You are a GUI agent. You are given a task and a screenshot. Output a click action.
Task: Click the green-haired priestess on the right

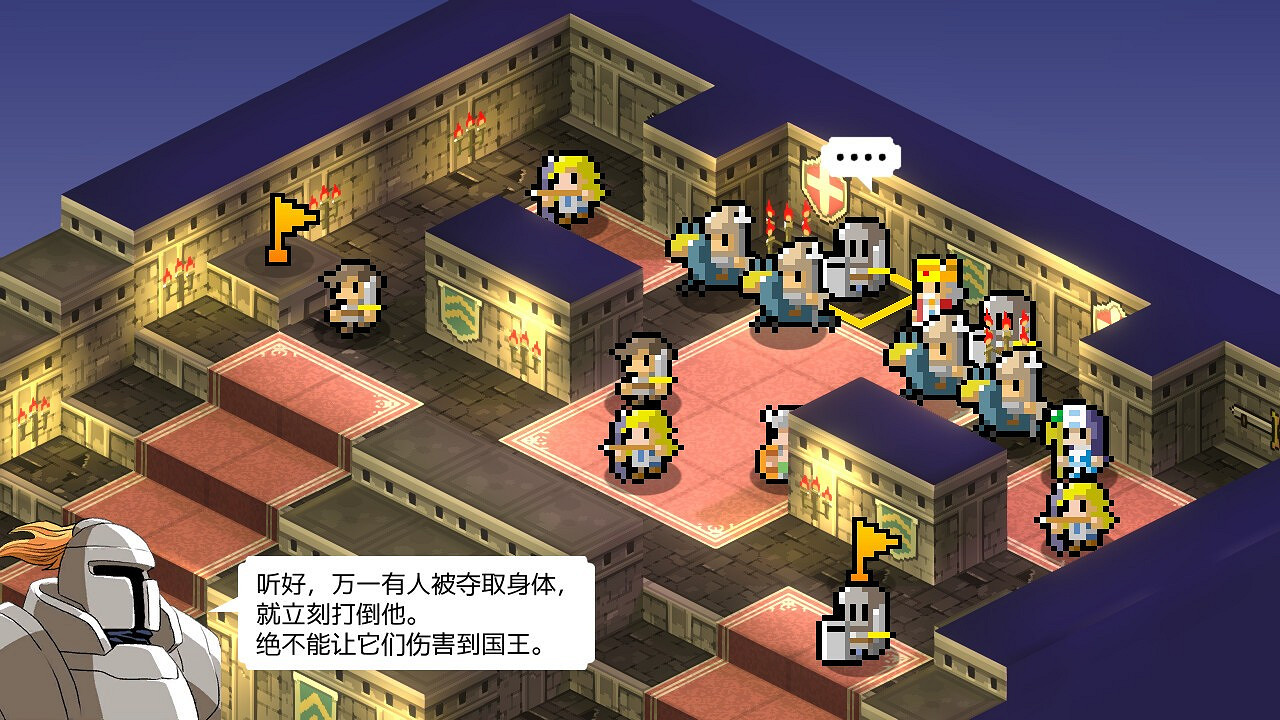pyautogui.click(x=1075, y=440)
